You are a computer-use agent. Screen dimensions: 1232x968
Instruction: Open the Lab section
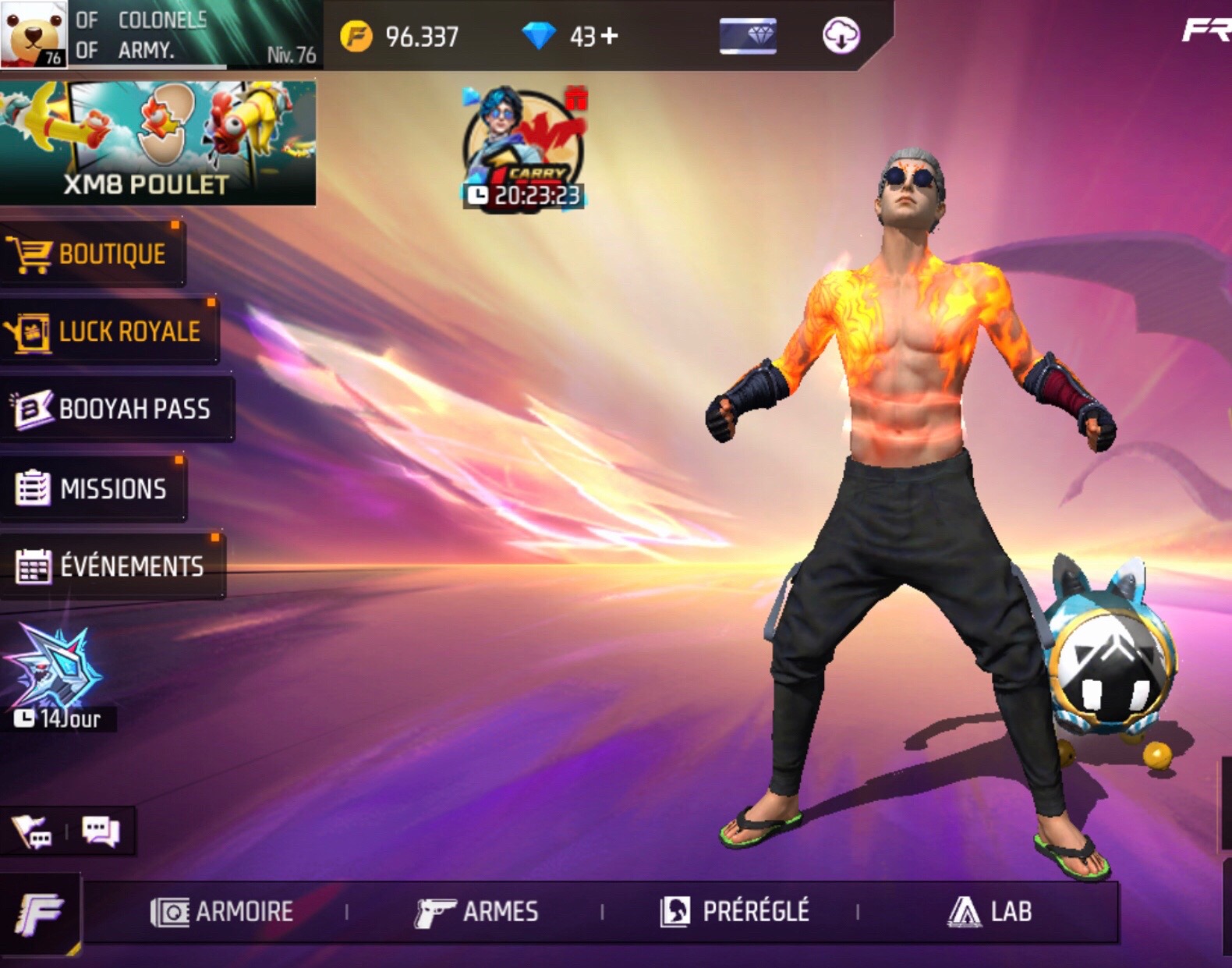click(x=990, y=911)
